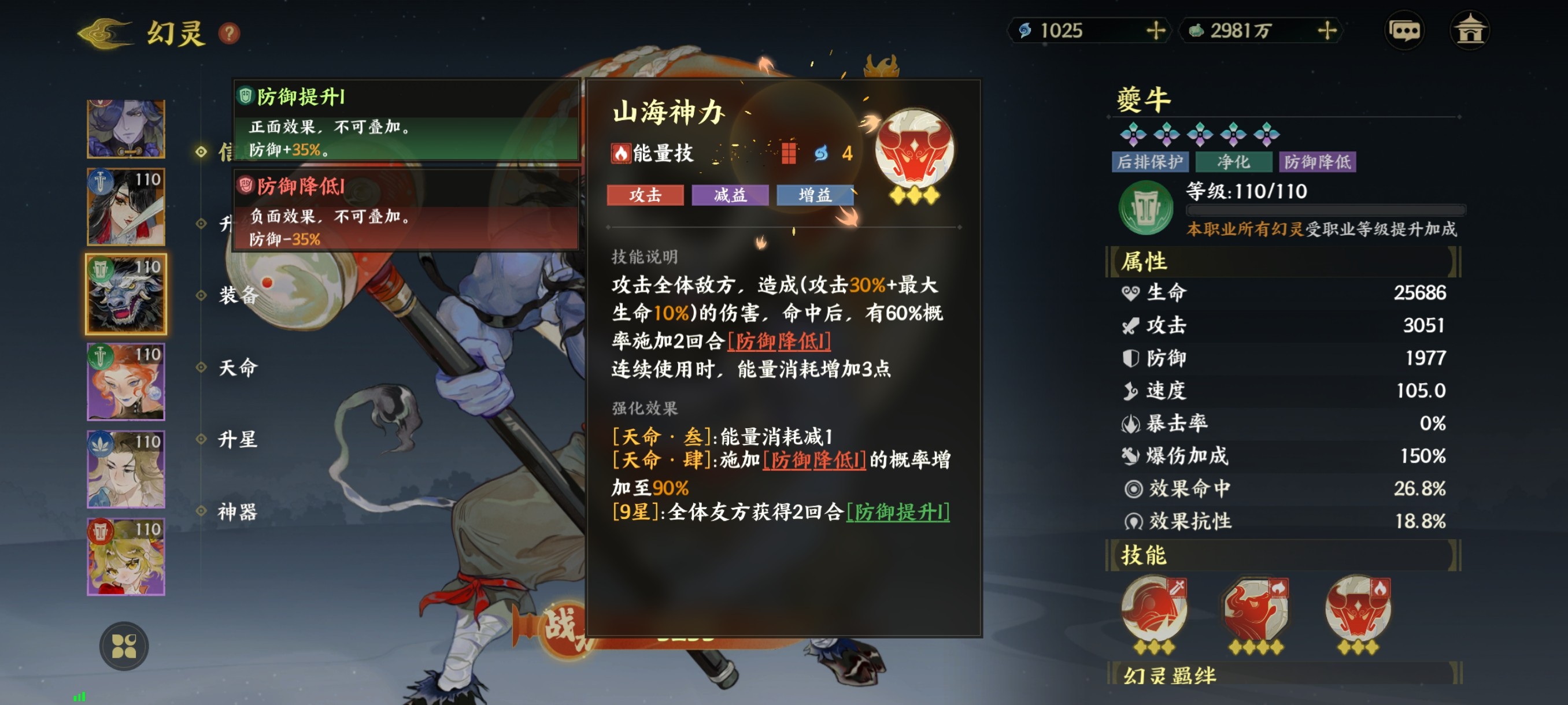Select the 攻击 tag in the skill popup
The image size is (1568, 705).
(646, 196)
